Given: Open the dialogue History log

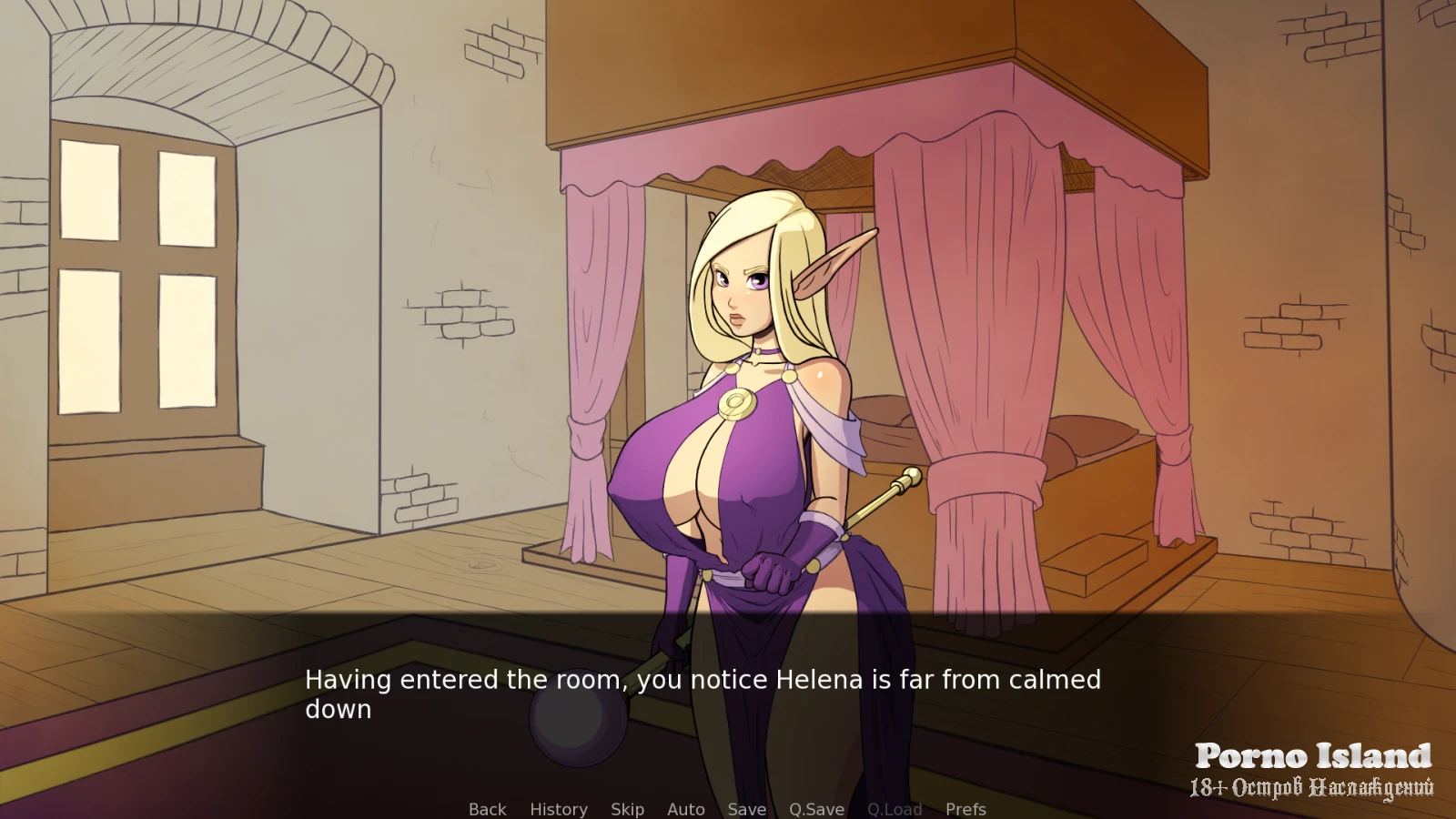Looking at the screenshot, I should pyautogui.click(x=558, y=809).
